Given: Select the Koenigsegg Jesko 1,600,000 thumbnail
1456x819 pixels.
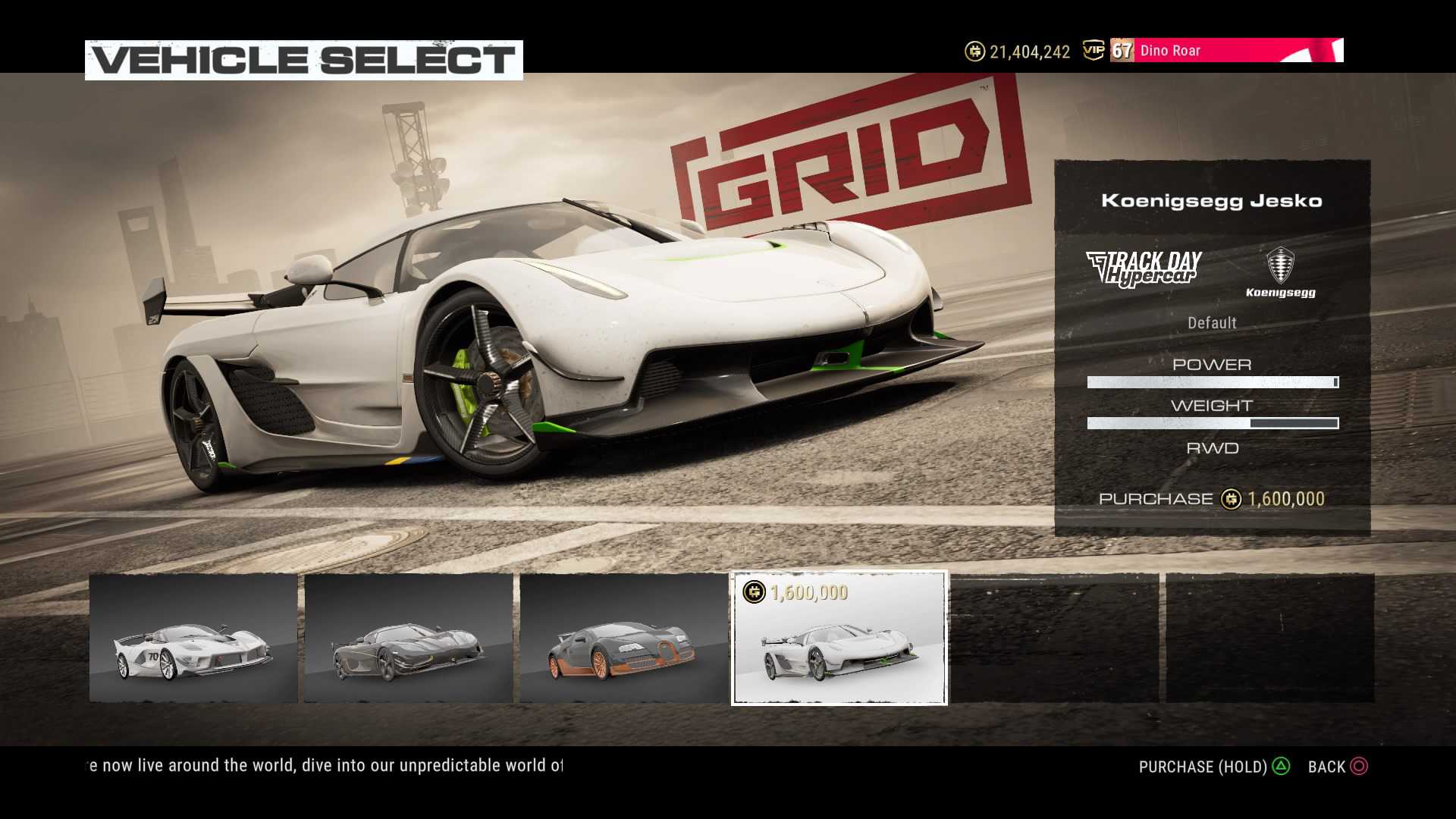Looking at the screenshot, I should (839, 638).
